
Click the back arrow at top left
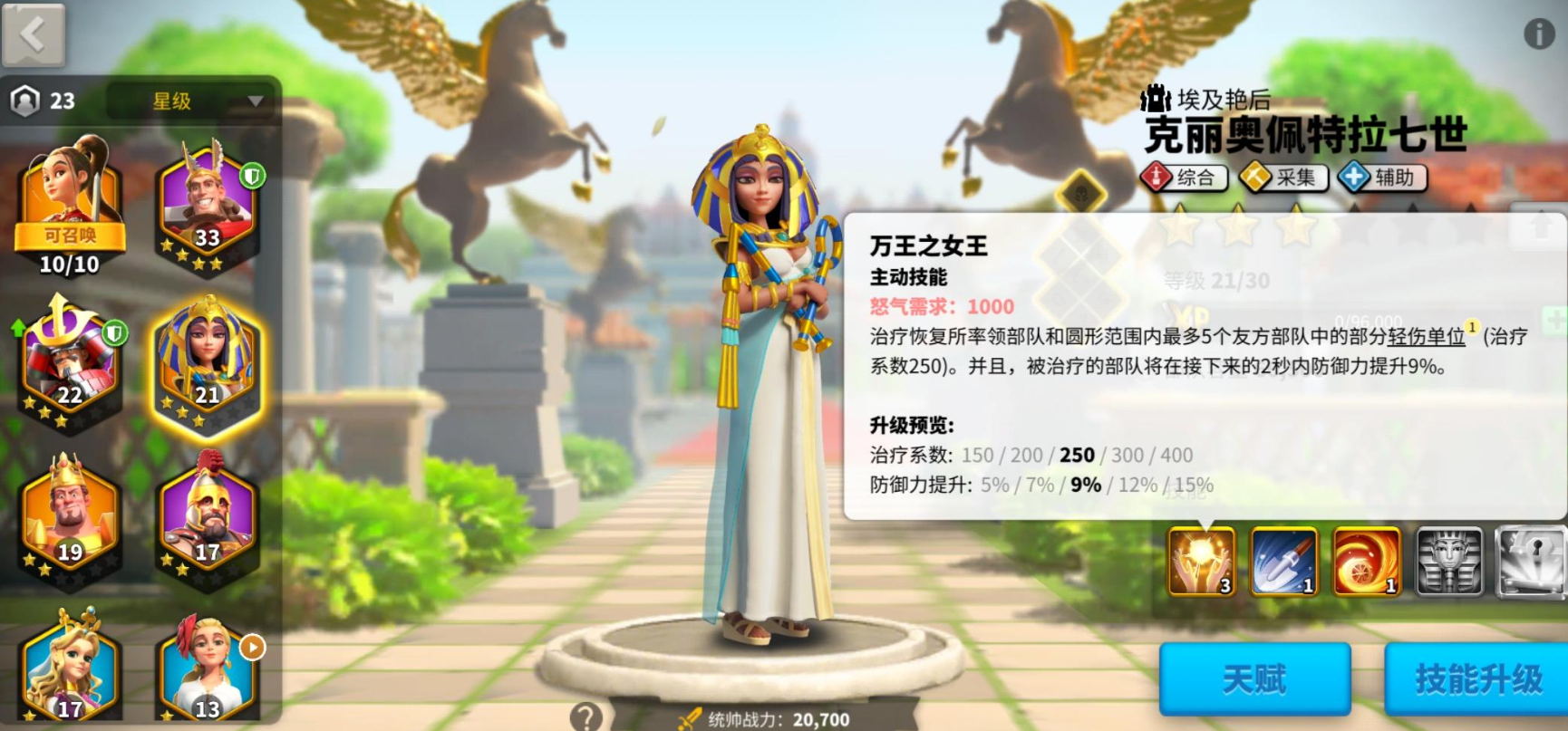34,34
